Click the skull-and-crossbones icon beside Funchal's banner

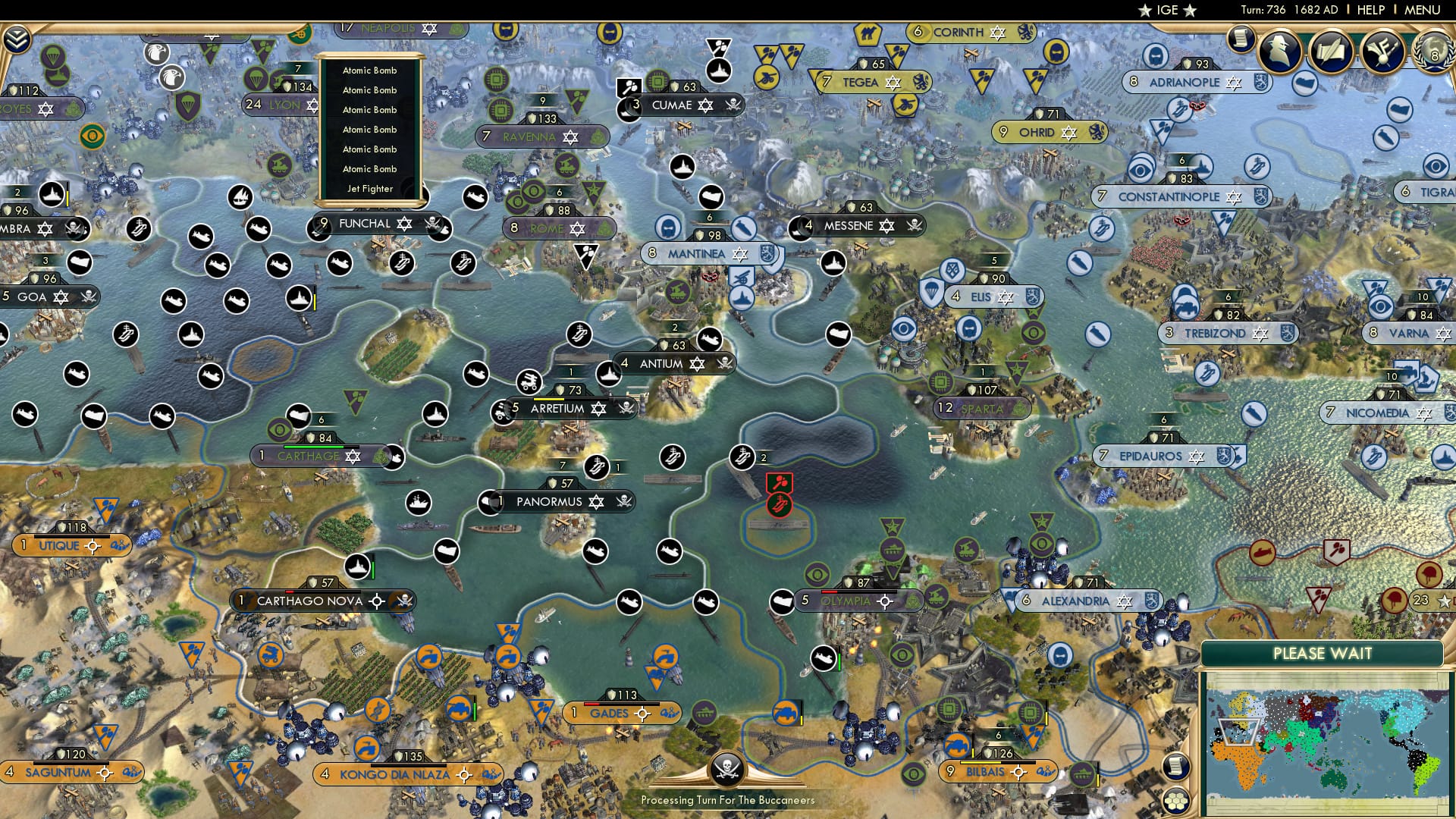[x=433, y=224]
